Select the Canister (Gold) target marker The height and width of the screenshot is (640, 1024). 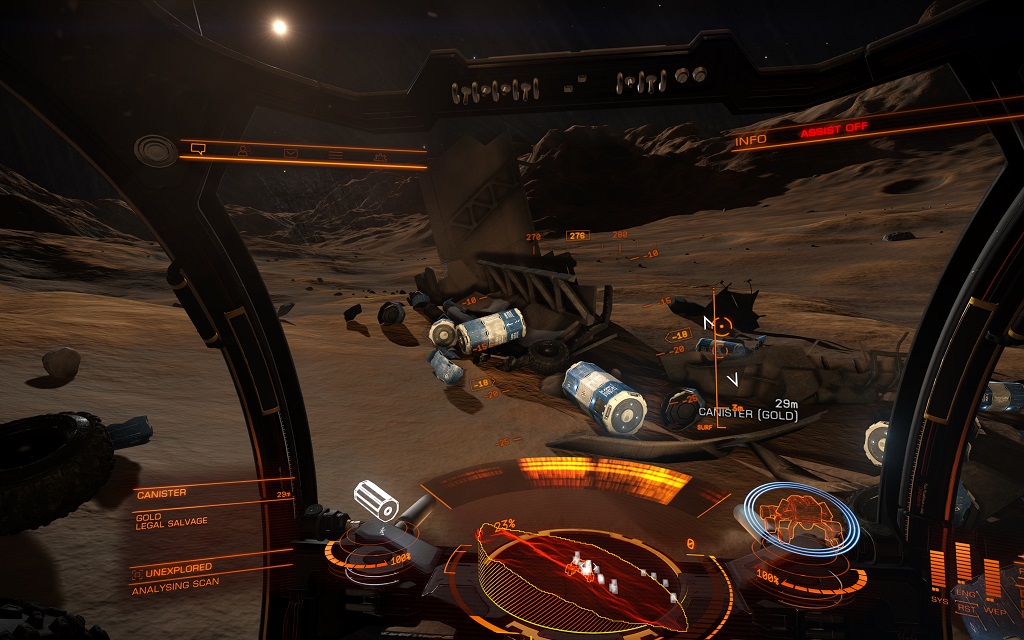click(718, 324)
